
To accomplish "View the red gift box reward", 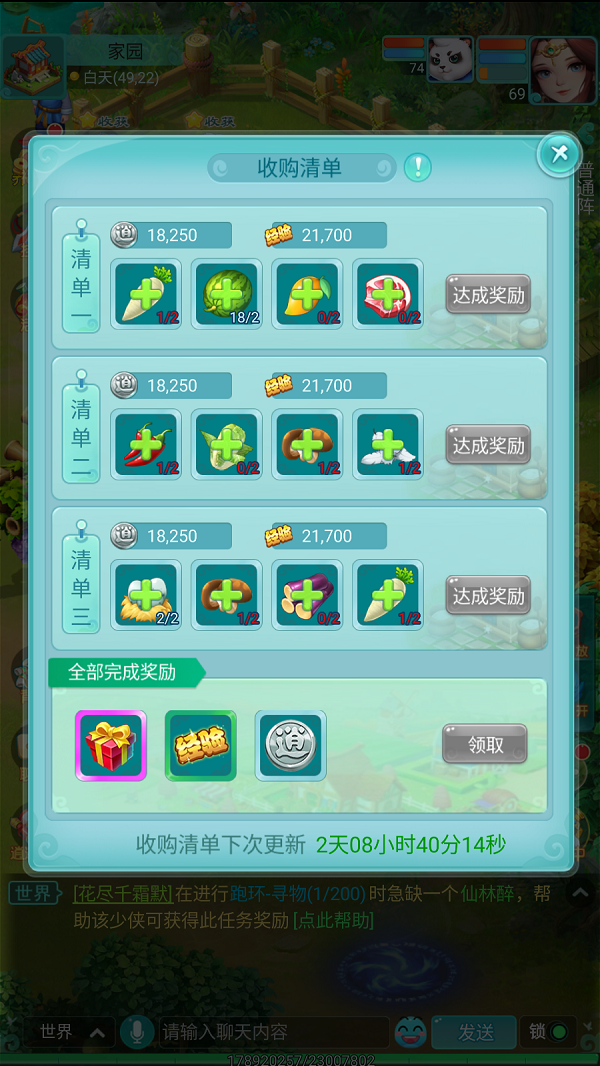I will coord(112,745).
